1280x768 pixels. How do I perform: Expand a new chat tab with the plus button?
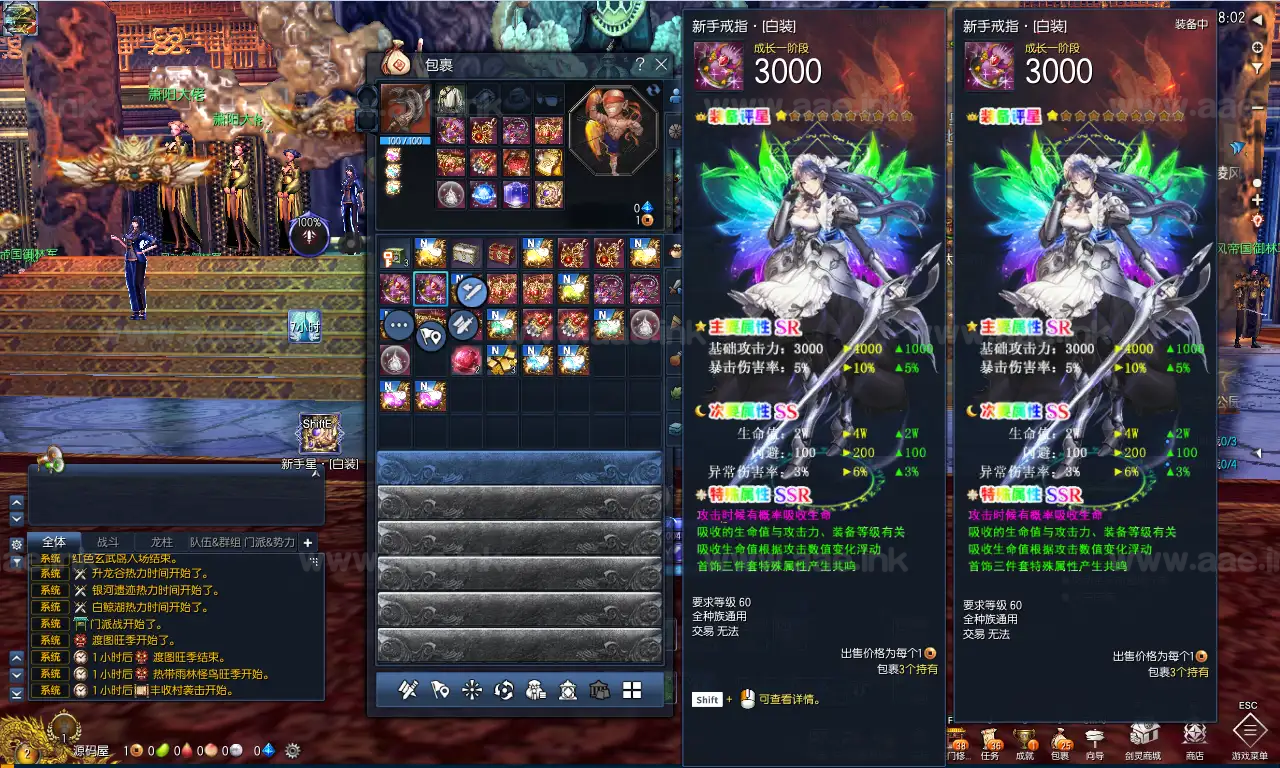(x=308, y=543)
